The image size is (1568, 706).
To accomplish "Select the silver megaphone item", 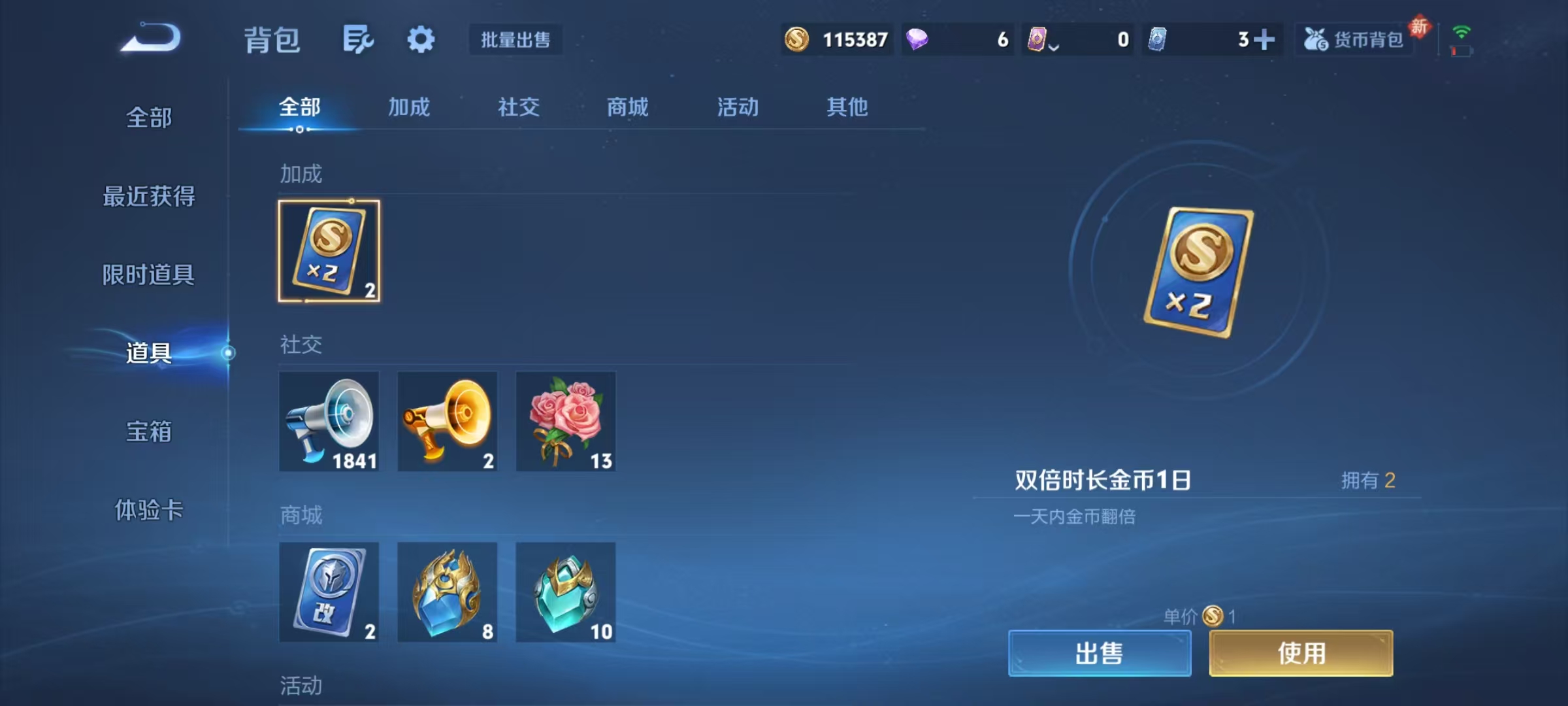I will coord(329,422).
